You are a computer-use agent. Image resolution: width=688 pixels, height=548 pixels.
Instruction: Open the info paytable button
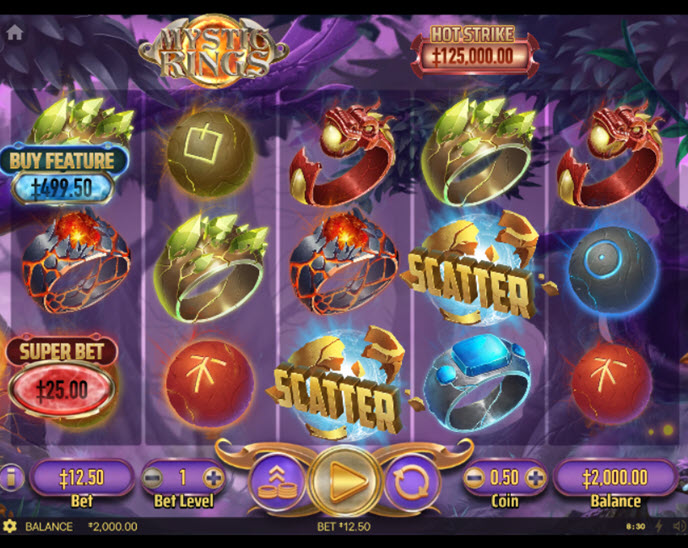pyautogui.click(x=13, y=478)
